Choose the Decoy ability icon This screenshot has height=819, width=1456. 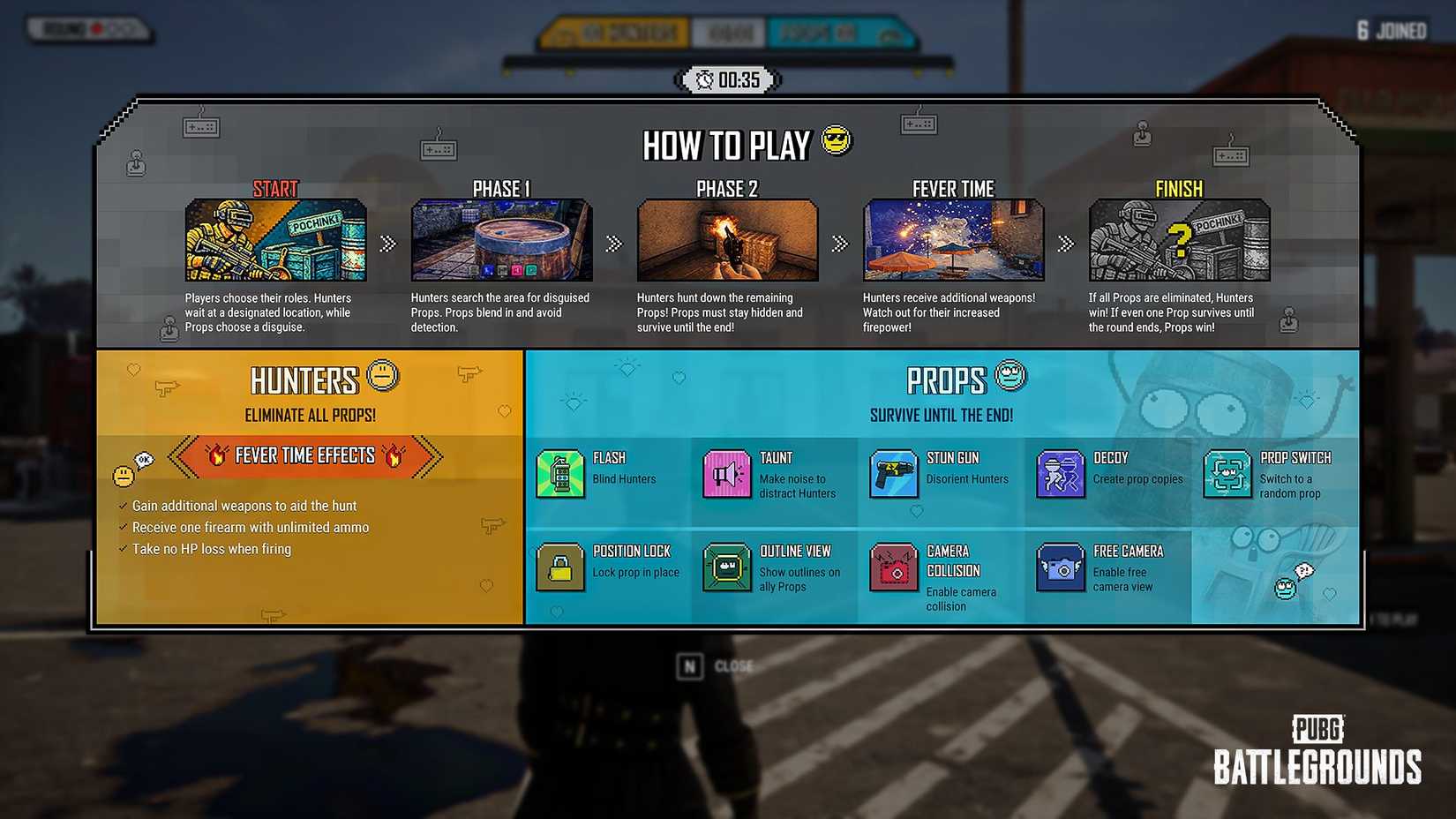point(1060,474)
